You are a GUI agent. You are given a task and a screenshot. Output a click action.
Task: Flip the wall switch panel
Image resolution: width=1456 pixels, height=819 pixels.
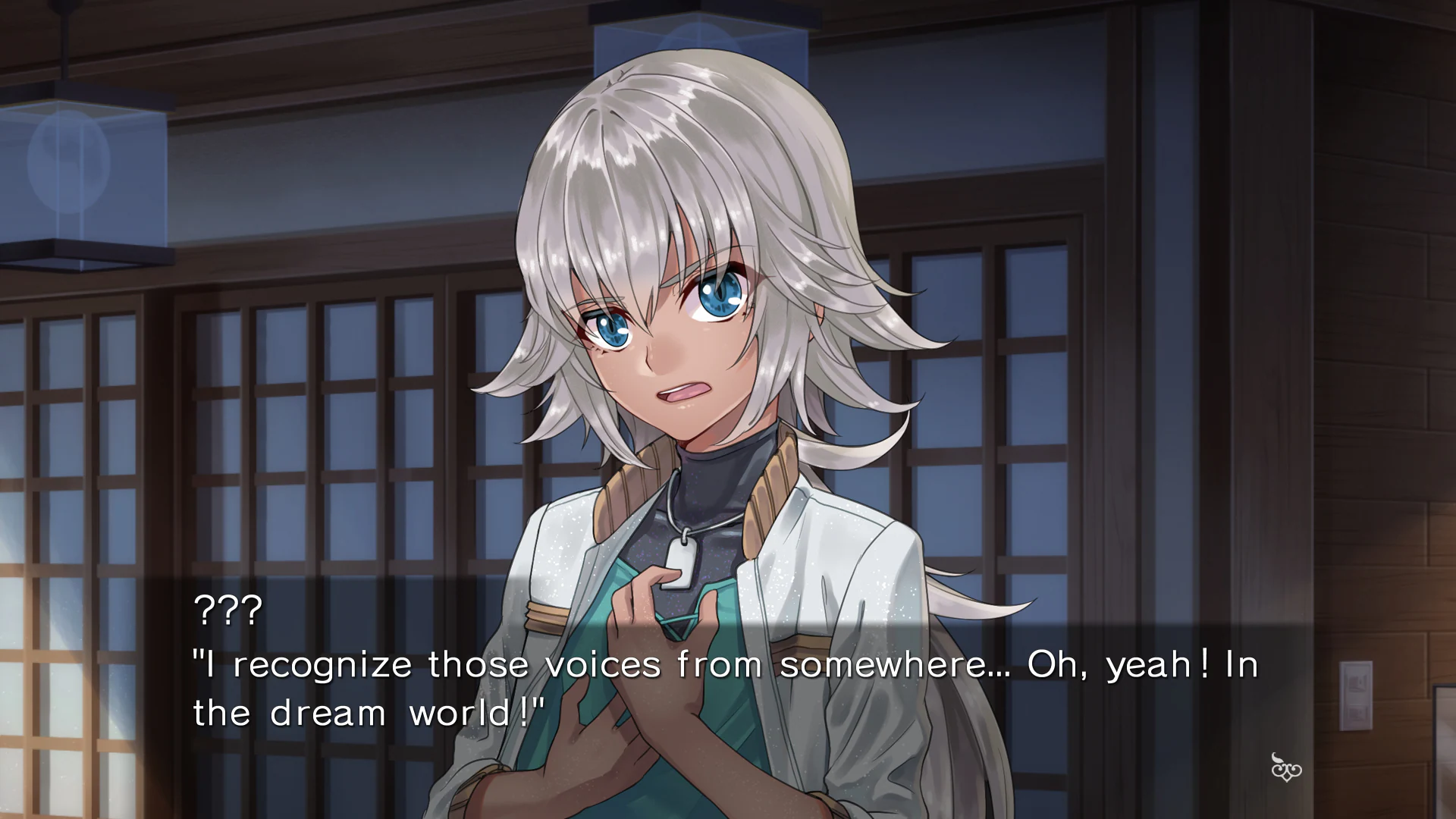(x=1356, y=696)
